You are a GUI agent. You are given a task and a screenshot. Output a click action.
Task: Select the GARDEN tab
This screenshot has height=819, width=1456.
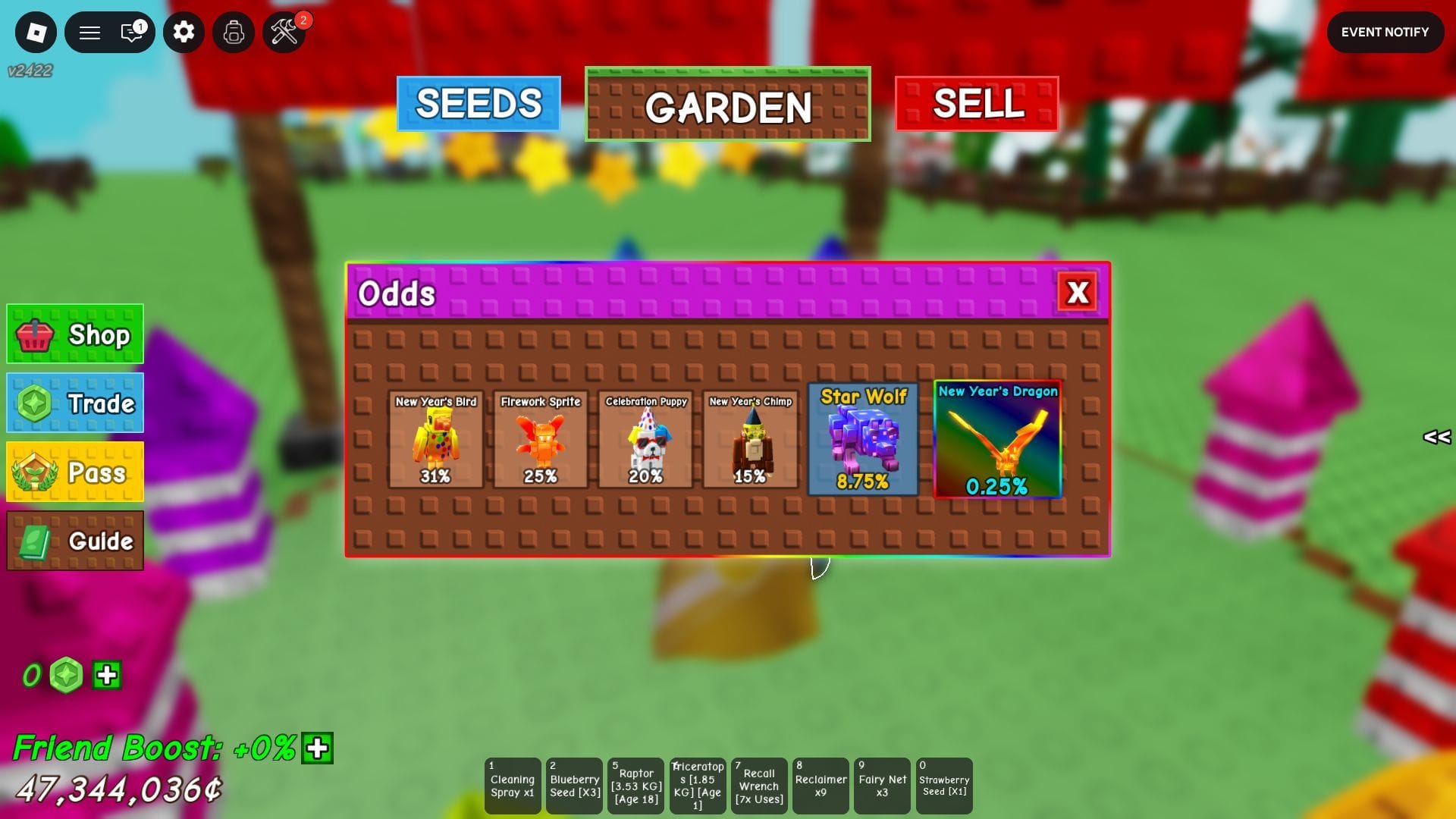coord(727,106)
